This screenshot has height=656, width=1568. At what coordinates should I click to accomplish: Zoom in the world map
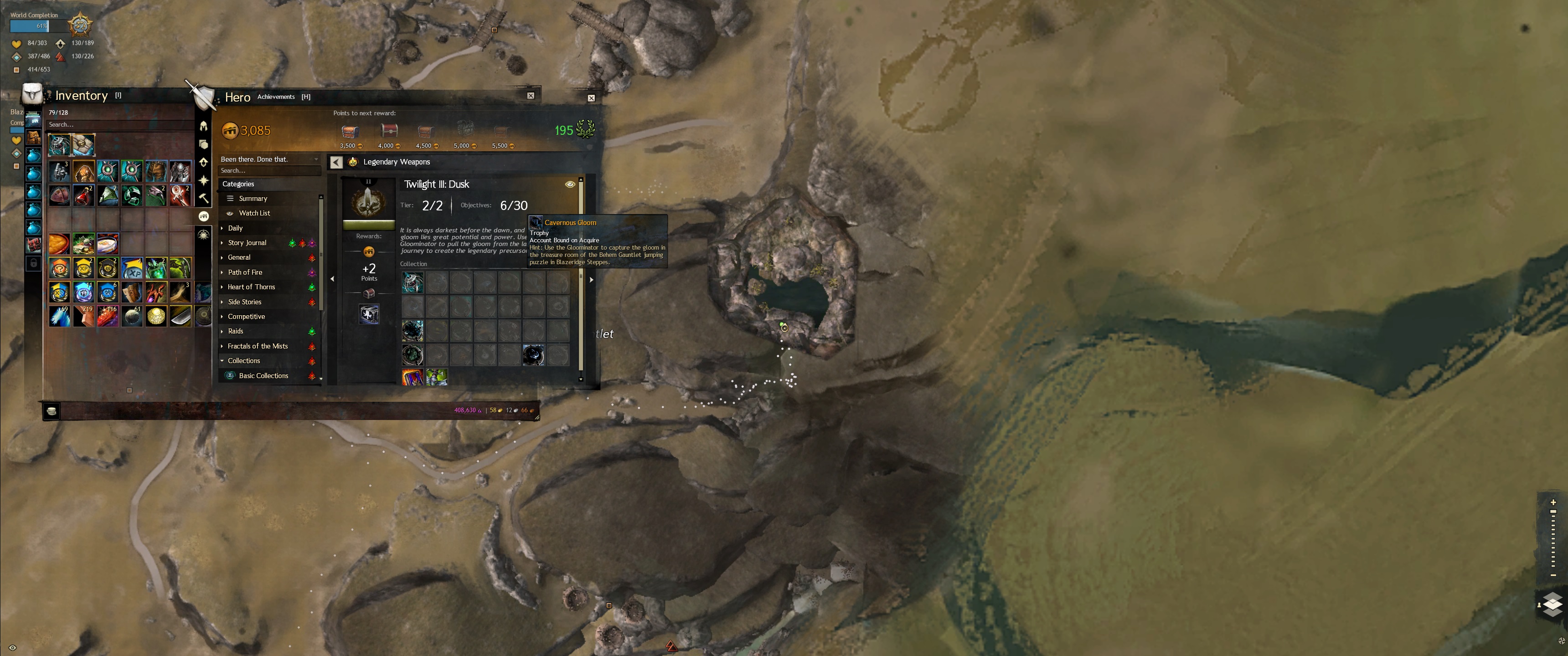1553,502
